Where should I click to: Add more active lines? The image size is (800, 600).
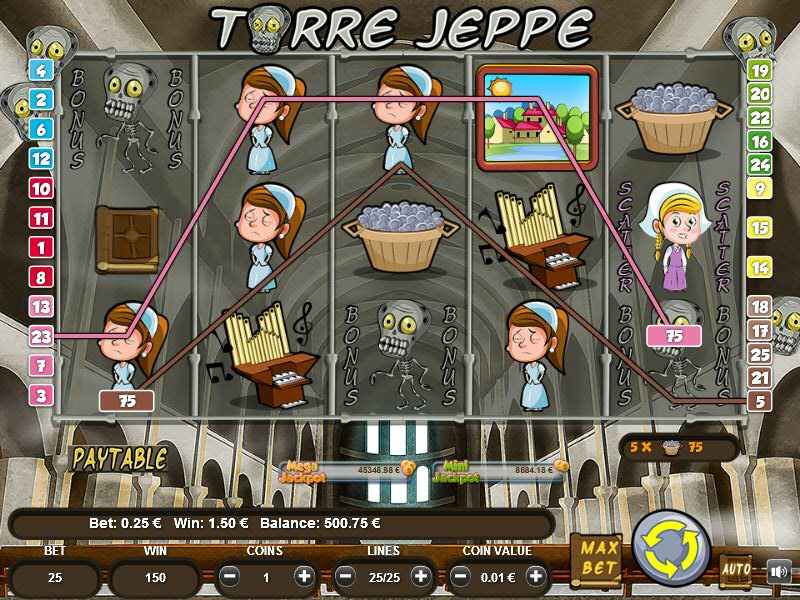pyautogui.click(x=420, y=576)
